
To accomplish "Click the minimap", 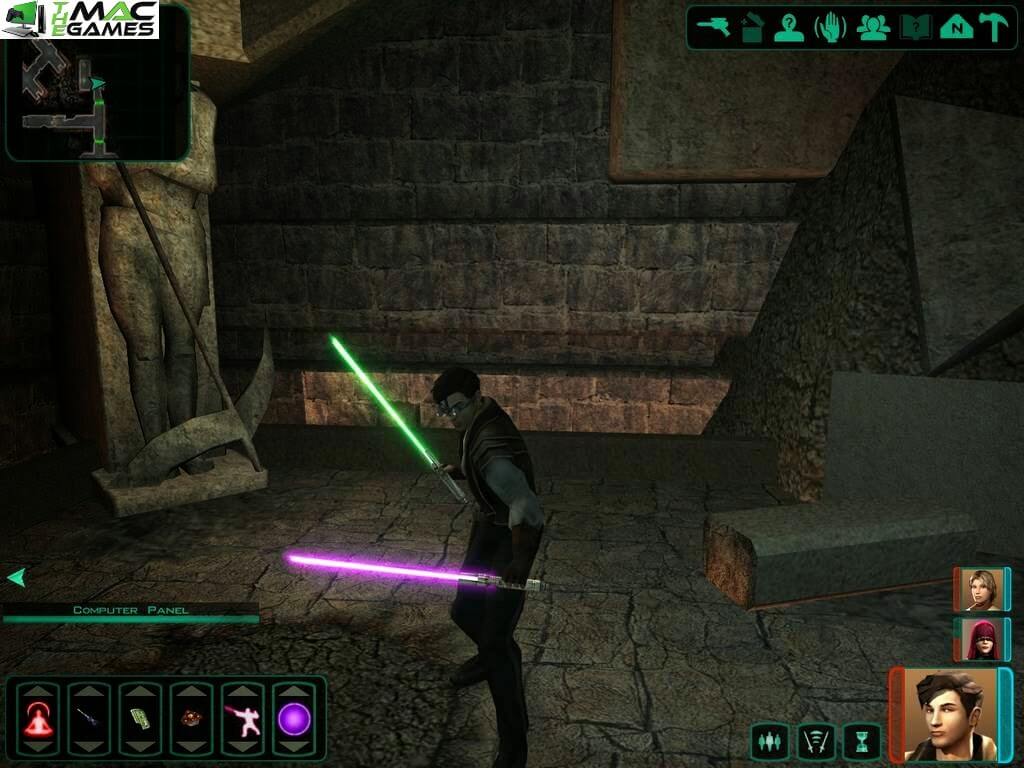I will [x=96, y=82].
